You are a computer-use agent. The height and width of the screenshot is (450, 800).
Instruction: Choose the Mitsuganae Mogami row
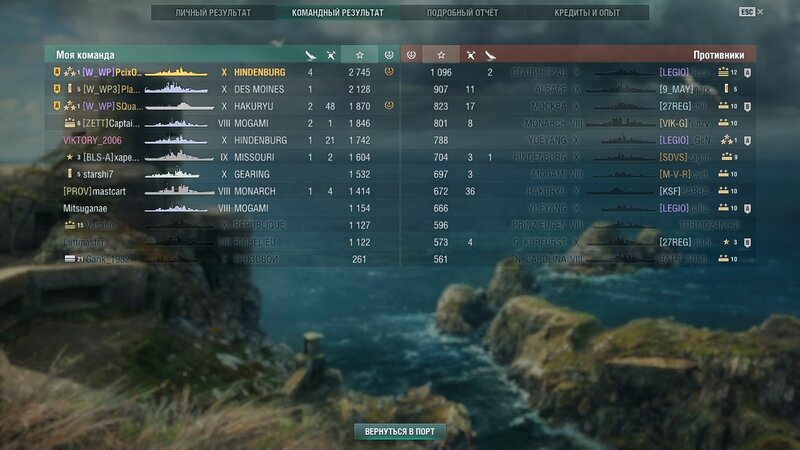click(220, 208)
